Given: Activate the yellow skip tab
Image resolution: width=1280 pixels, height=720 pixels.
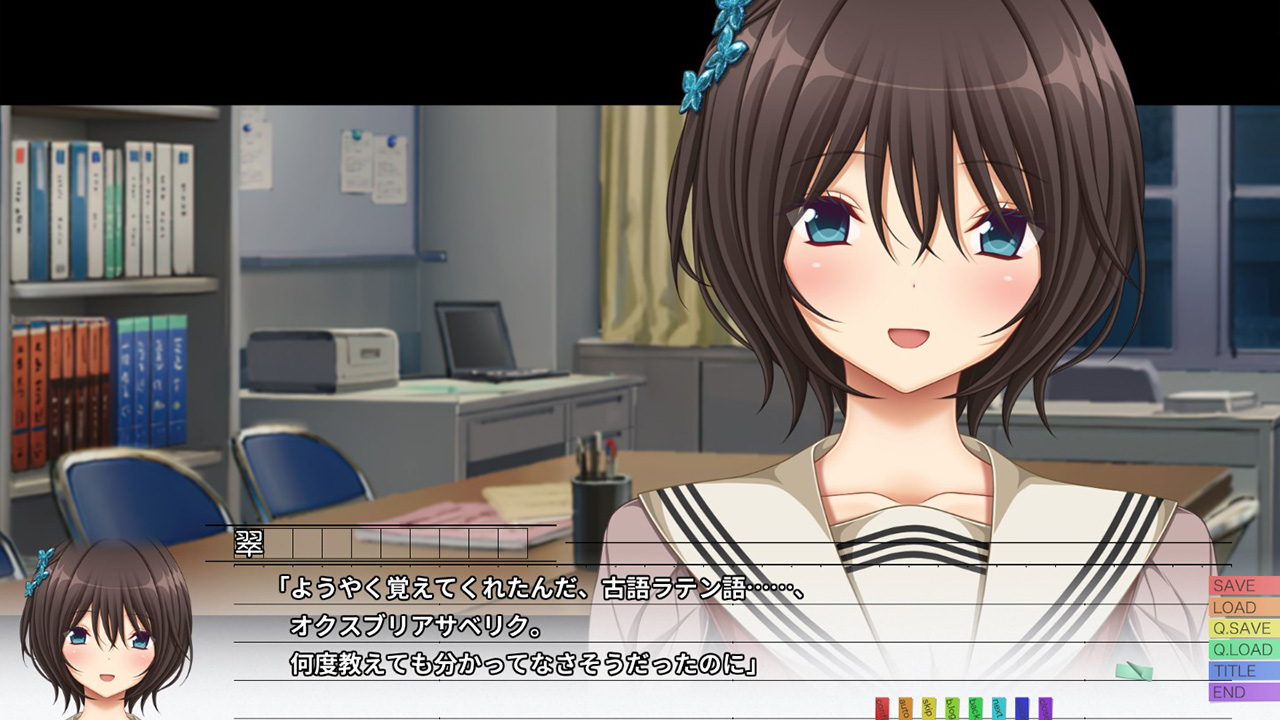Looking at the screenshot, I should click(929, 708).
